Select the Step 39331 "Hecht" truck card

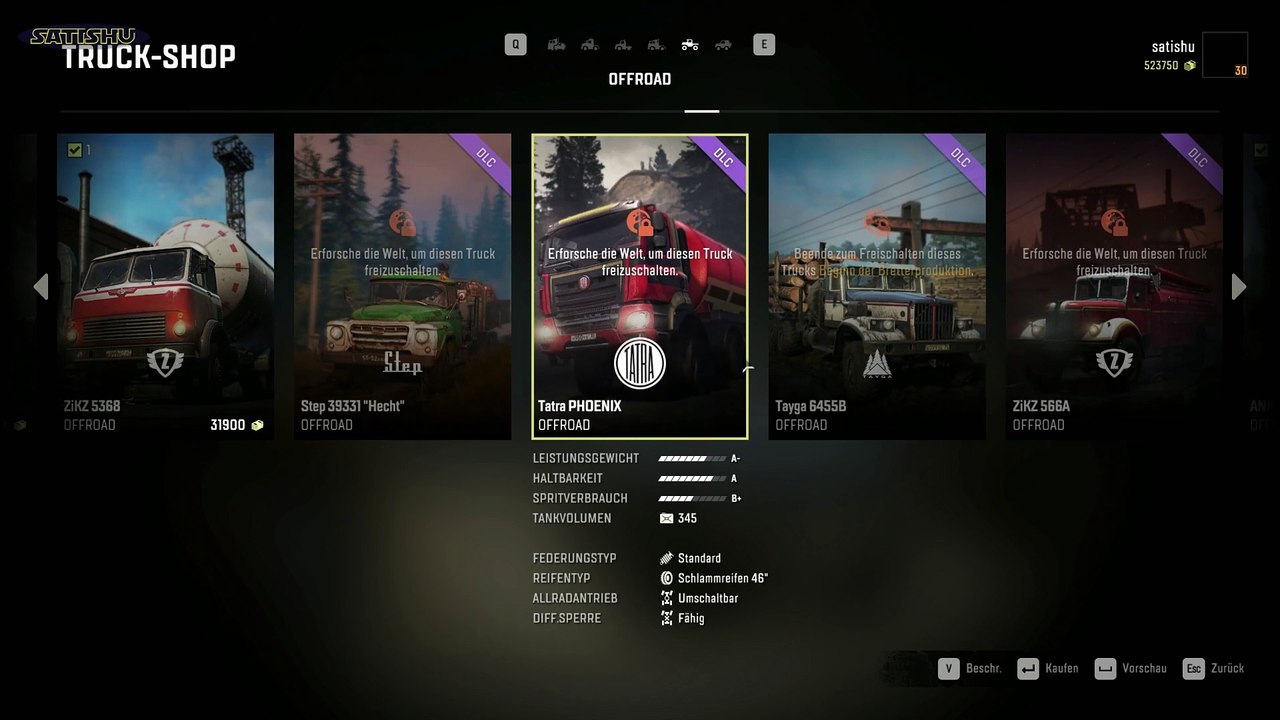[402, 286]
